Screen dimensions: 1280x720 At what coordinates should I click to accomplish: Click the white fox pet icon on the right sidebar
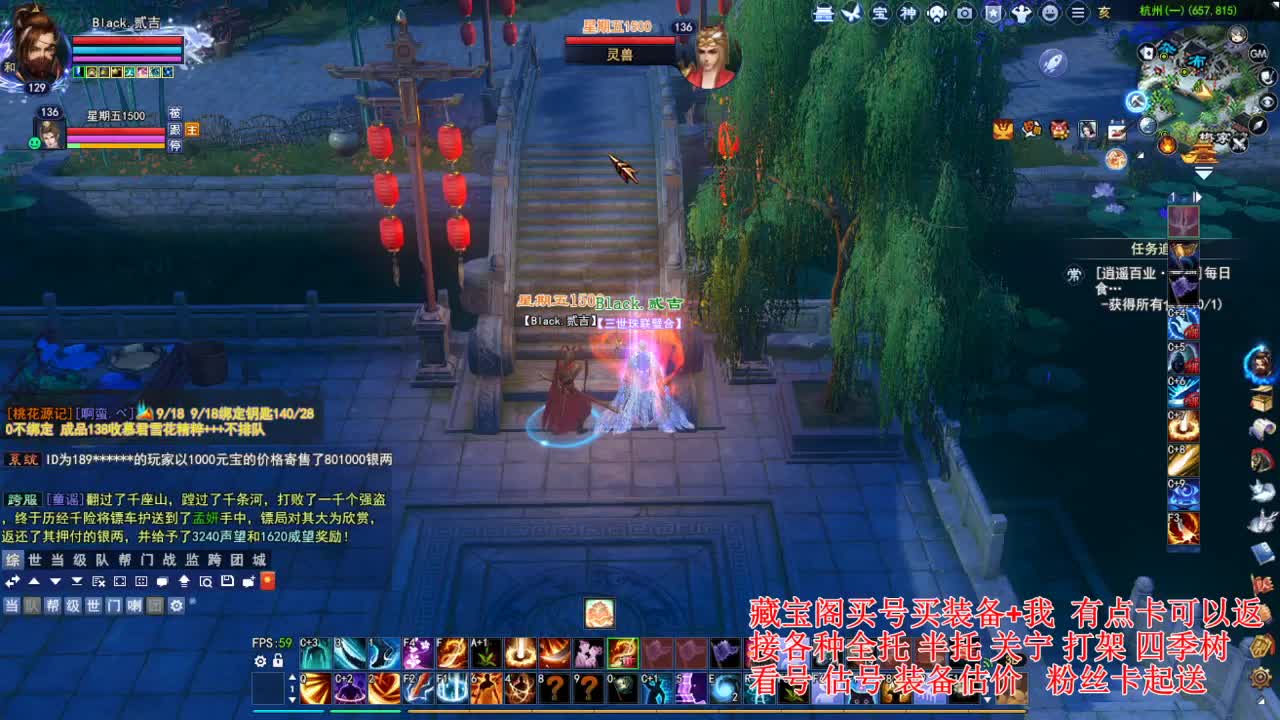click(1263, 493)
